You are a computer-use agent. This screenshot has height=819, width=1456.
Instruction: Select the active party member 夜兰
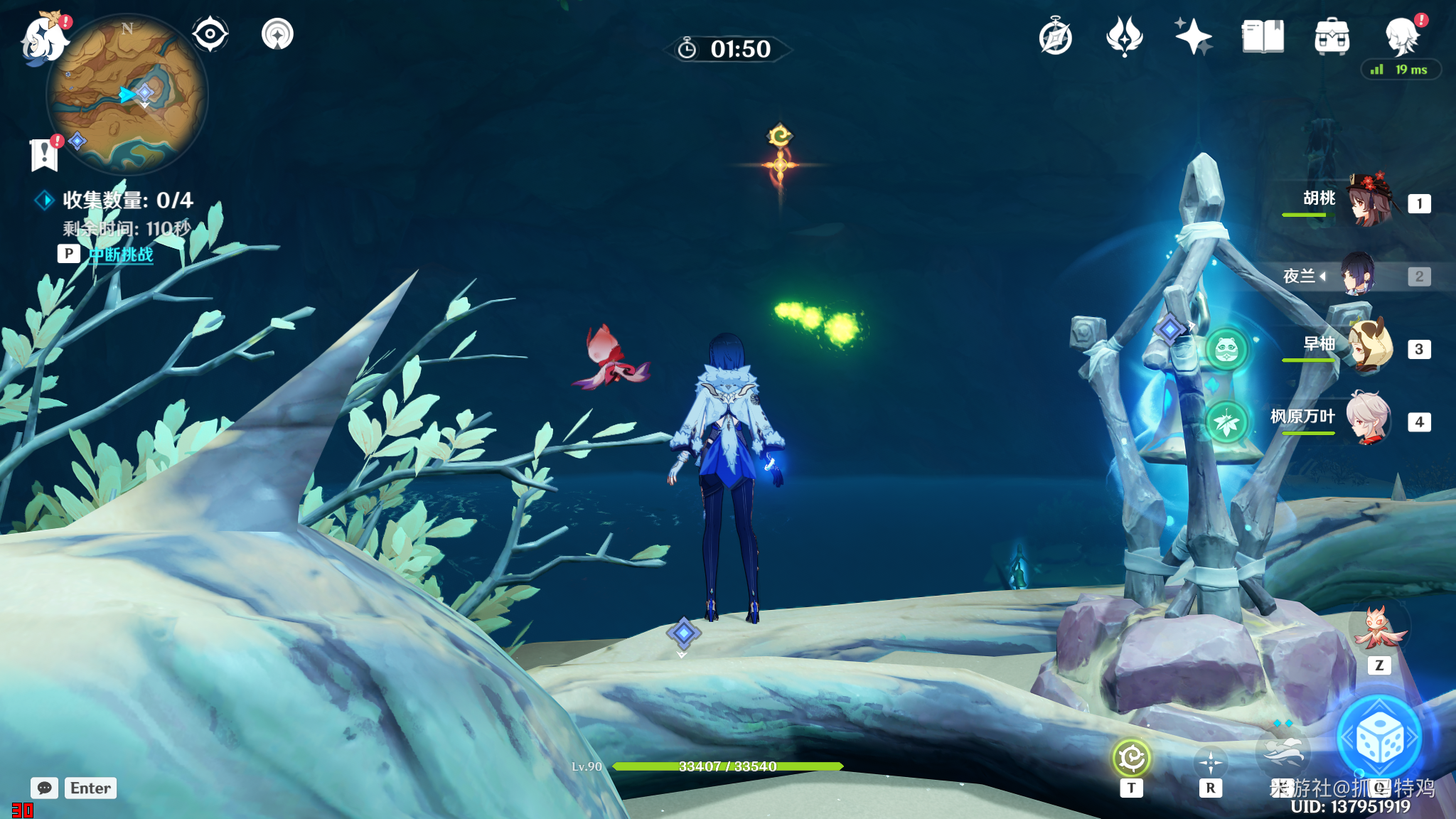[x=1358, y=275]
